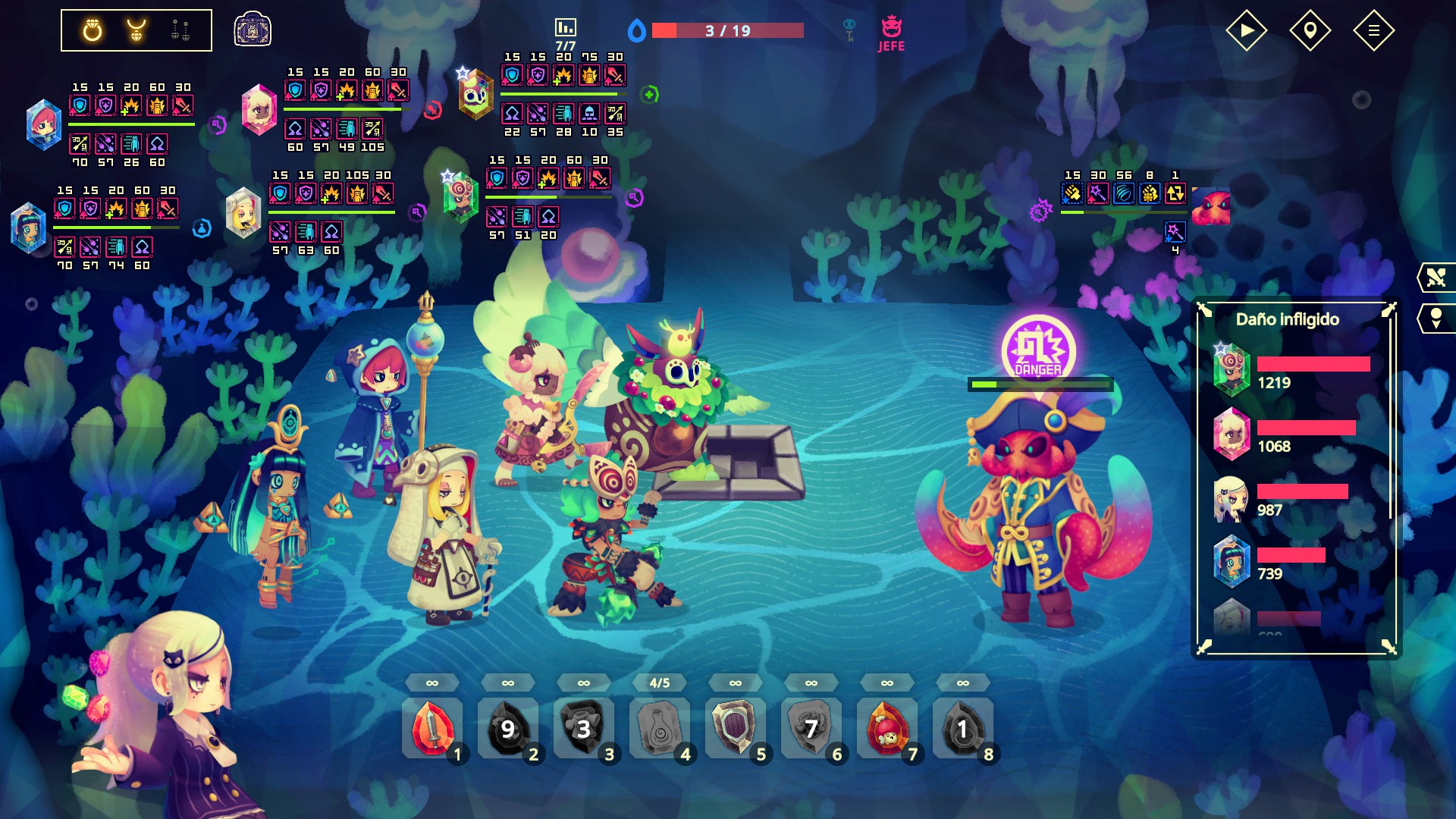
Task: Open the backpack inventory icon
Action: (253, 30)
